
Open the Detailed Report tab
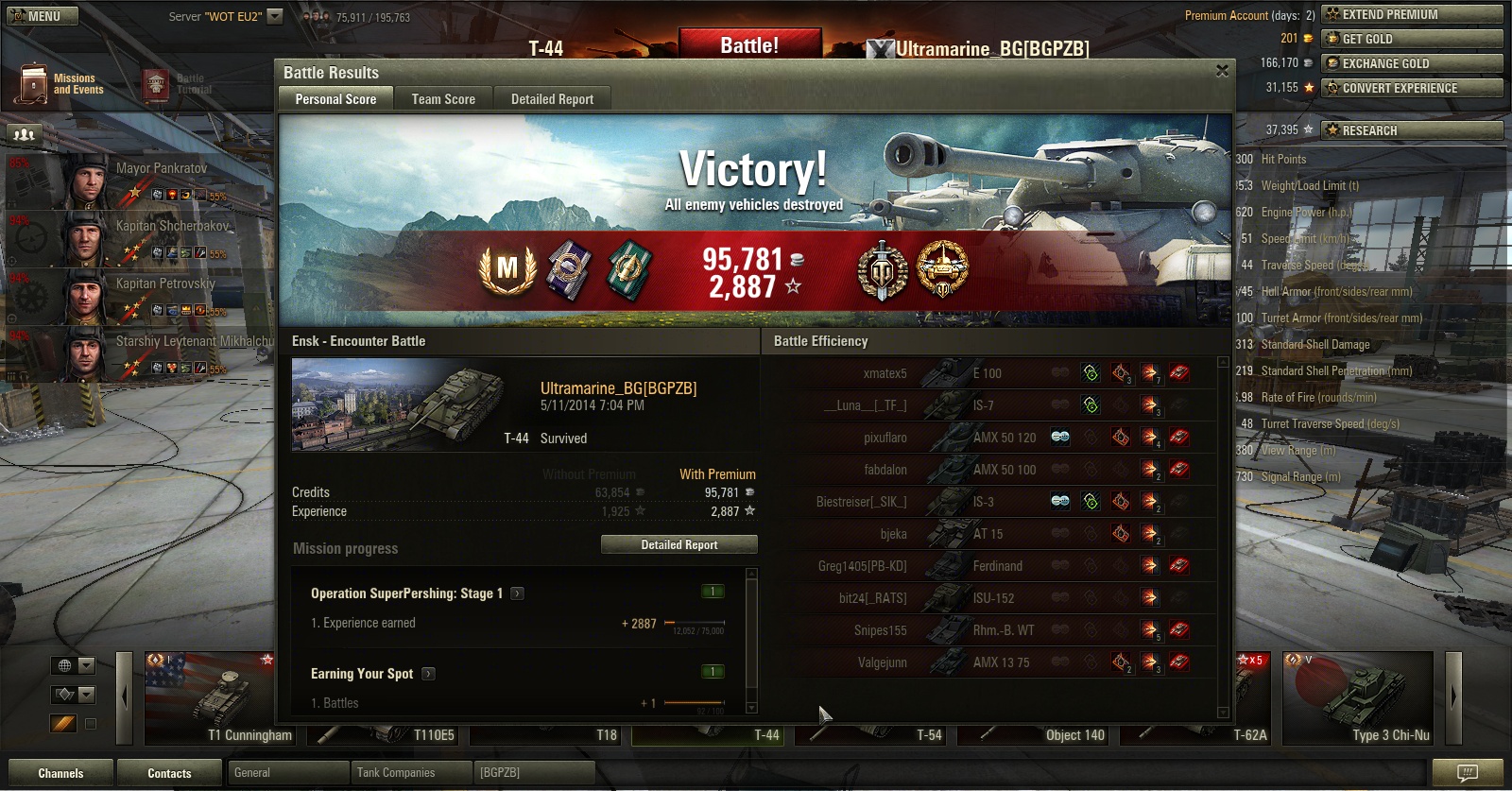point(552,99)
